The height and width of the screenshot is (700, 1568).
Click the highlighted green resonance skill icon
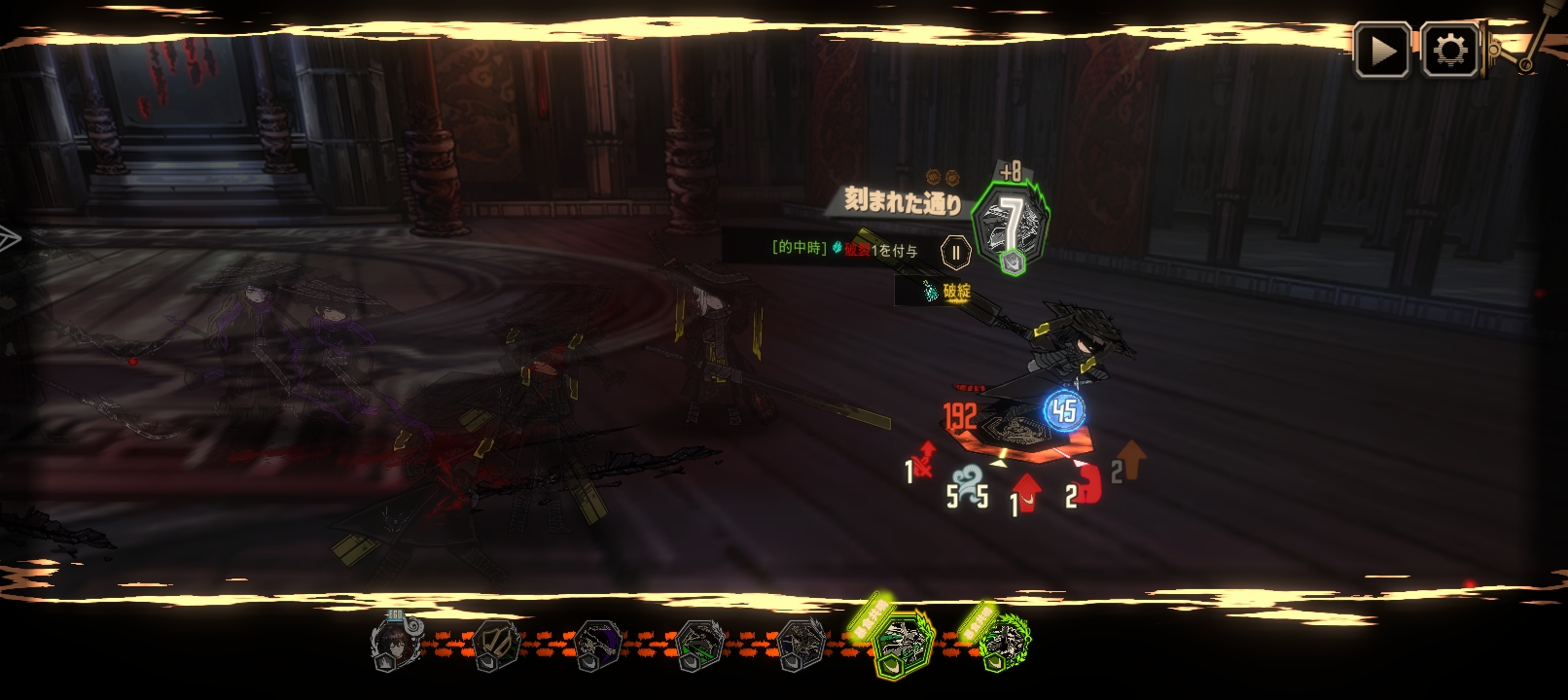pyautogui.click(x=905, y=644)
